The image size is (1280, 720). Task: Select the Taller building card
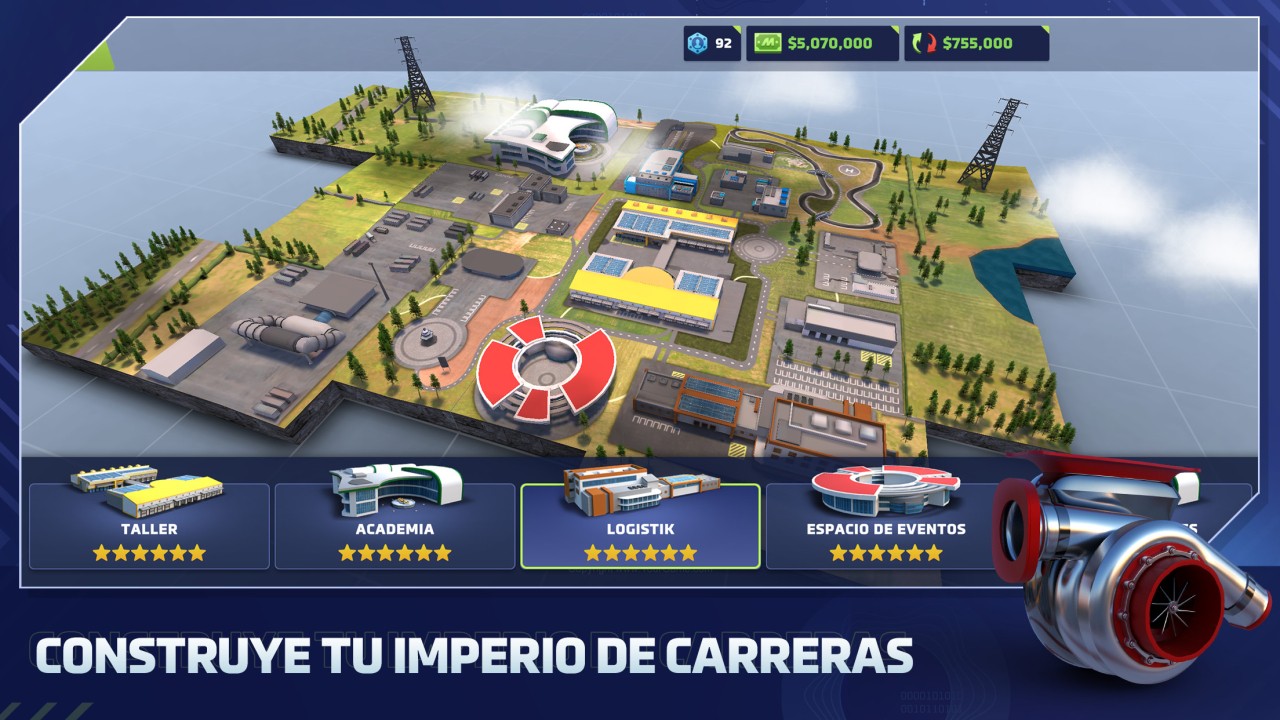coord(149,527)
